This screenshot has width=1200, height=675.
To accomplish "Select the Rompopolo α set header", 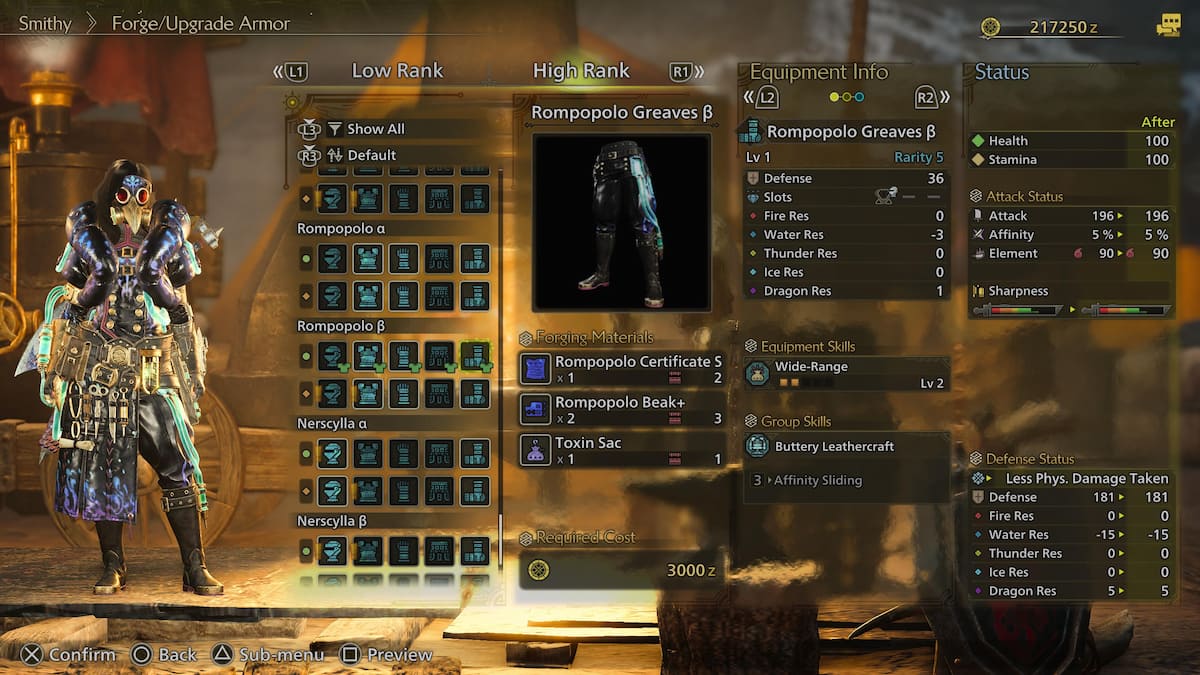I will tap(341, 228).
